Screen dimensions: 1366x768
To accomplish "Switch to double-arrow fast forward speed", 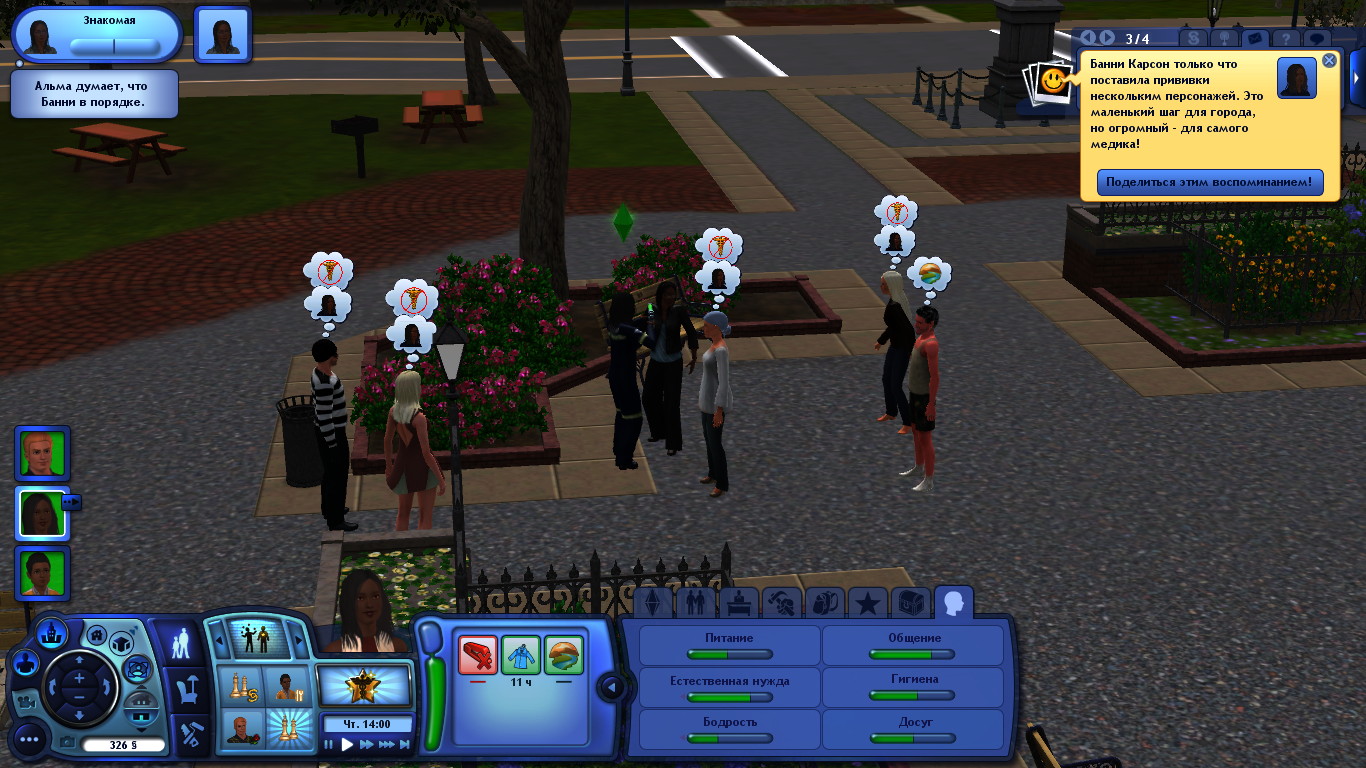I will (x=367, y=744).
